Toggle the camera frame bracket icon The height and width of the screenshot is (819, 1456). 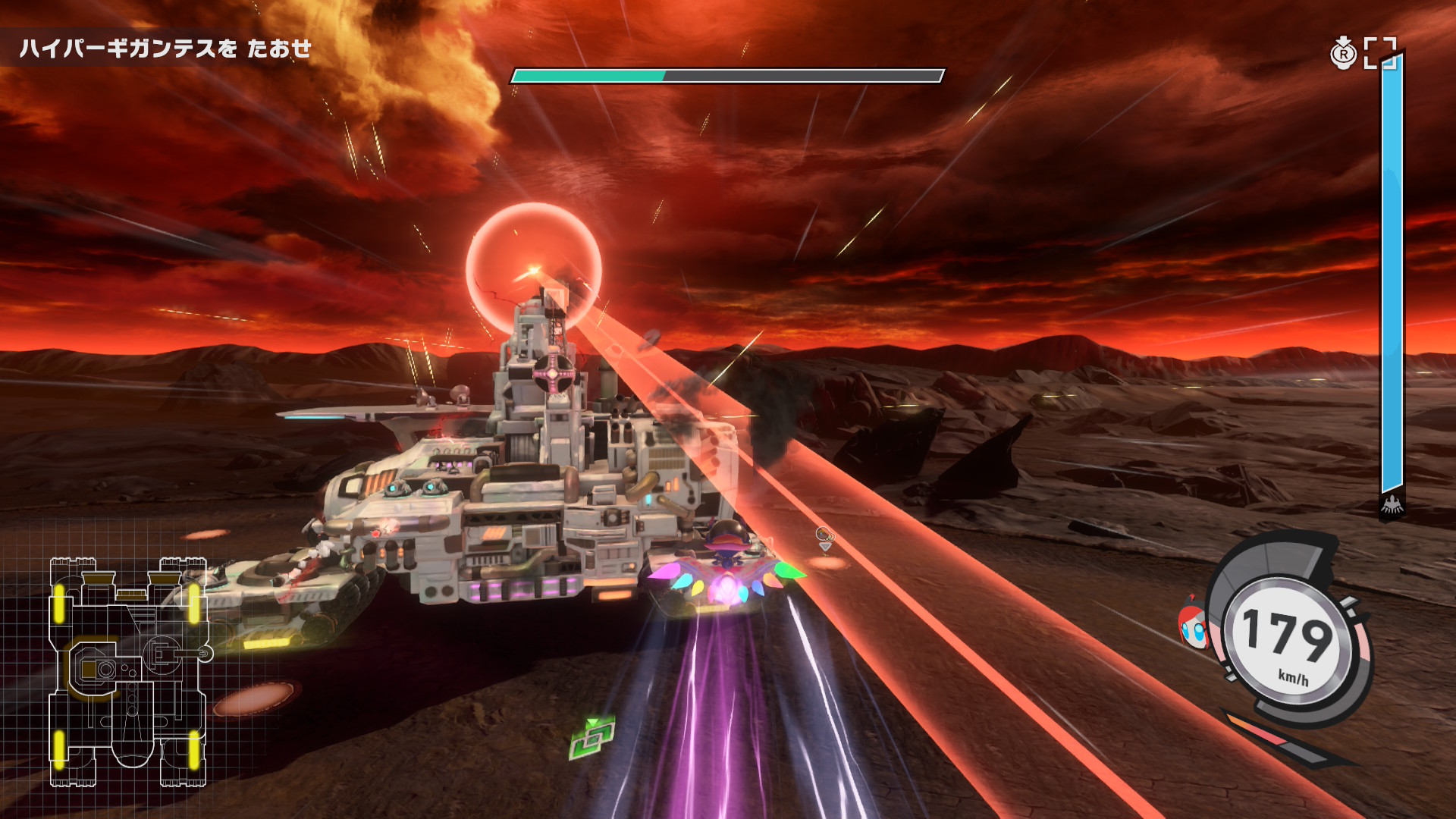pyautogui.click(x=1379, y=53)
